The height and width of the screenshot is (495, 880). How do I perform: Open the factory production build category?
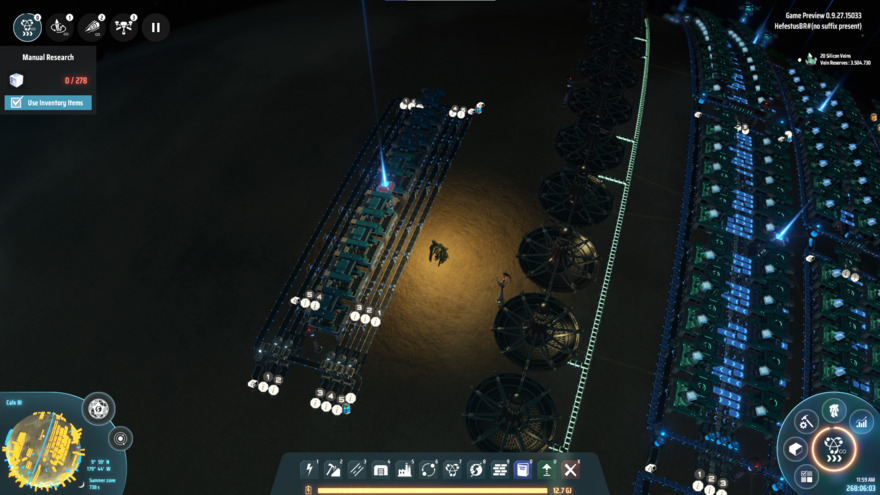(405, 469)
